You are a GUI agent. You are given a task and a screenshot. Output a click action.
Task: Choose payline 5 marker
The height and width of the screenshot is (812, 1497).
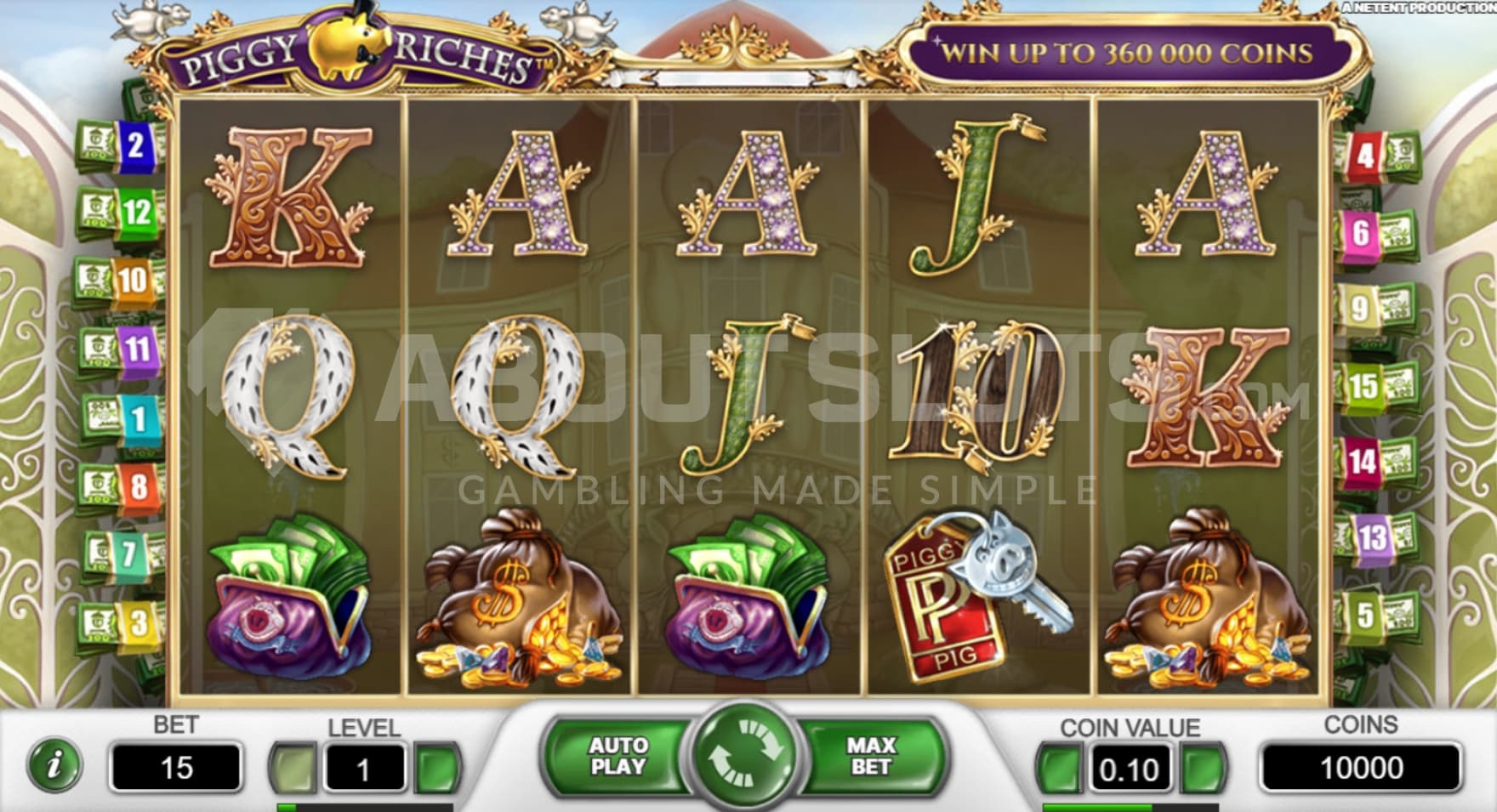tap(1364, 614)
